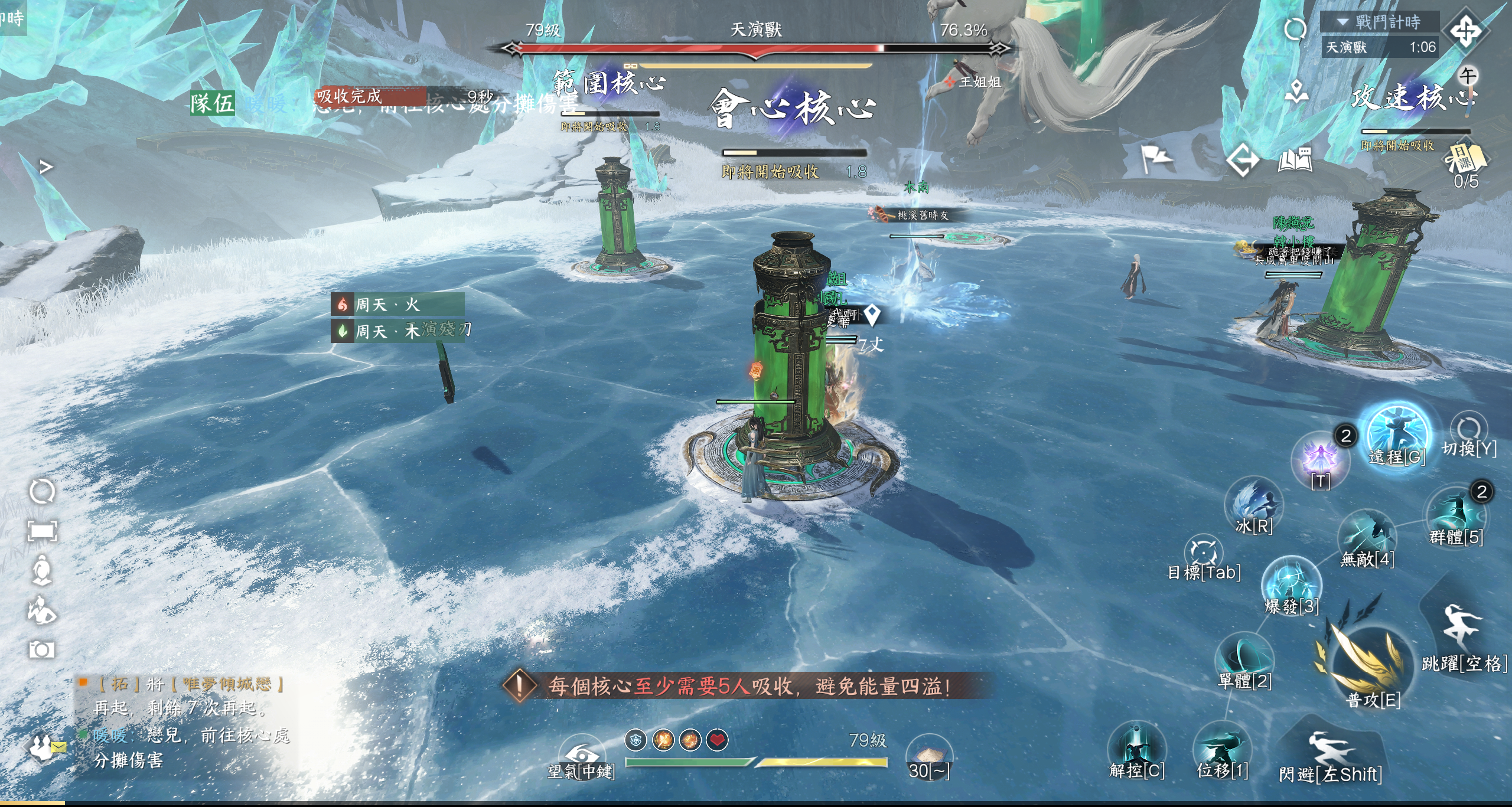Open the 日課 daily tasks icon
Viewport: 1512px width, 807px height.
1465,158
